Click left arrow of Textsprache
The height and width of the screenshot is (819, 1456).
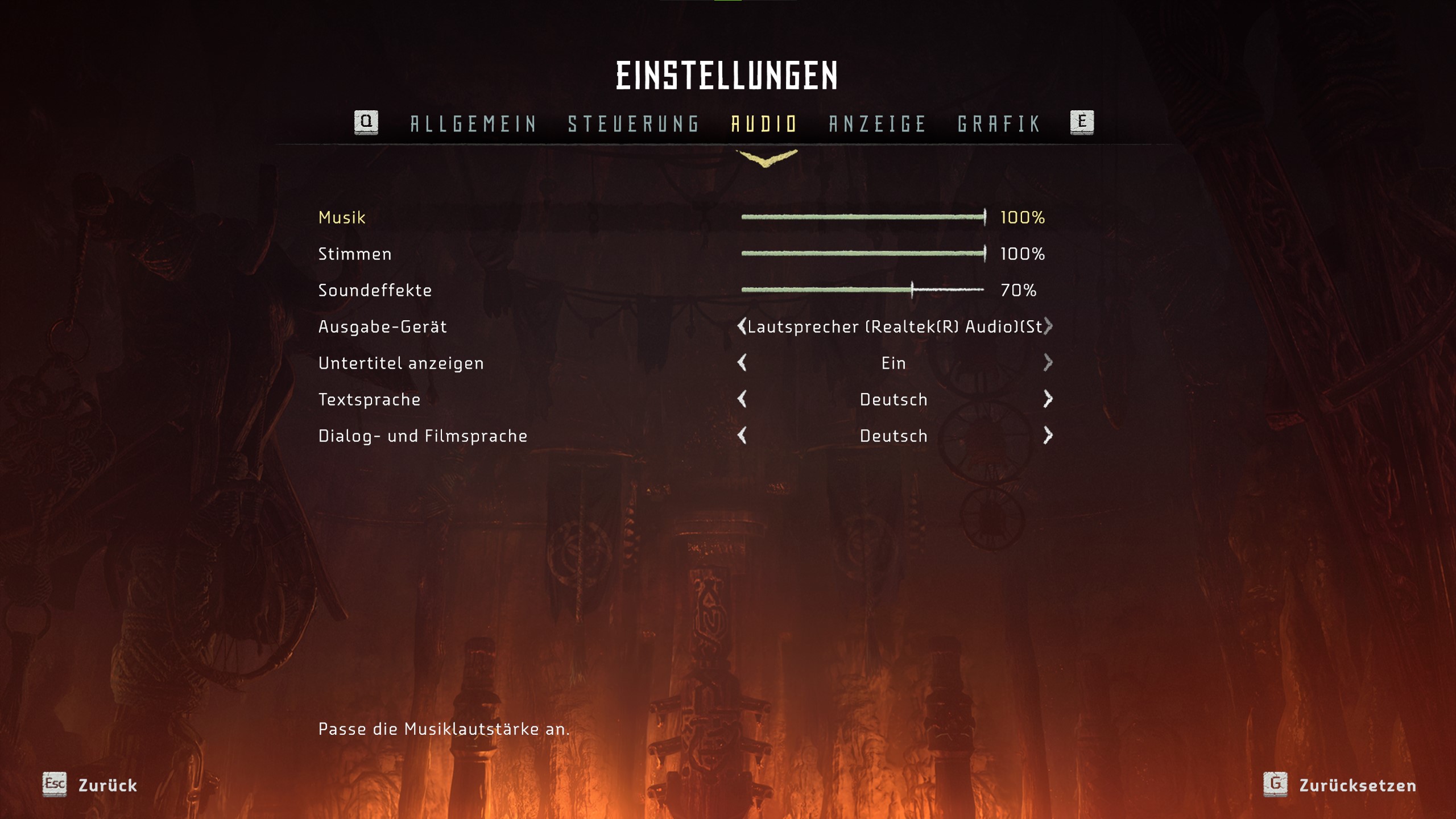(x=742, y=399)
